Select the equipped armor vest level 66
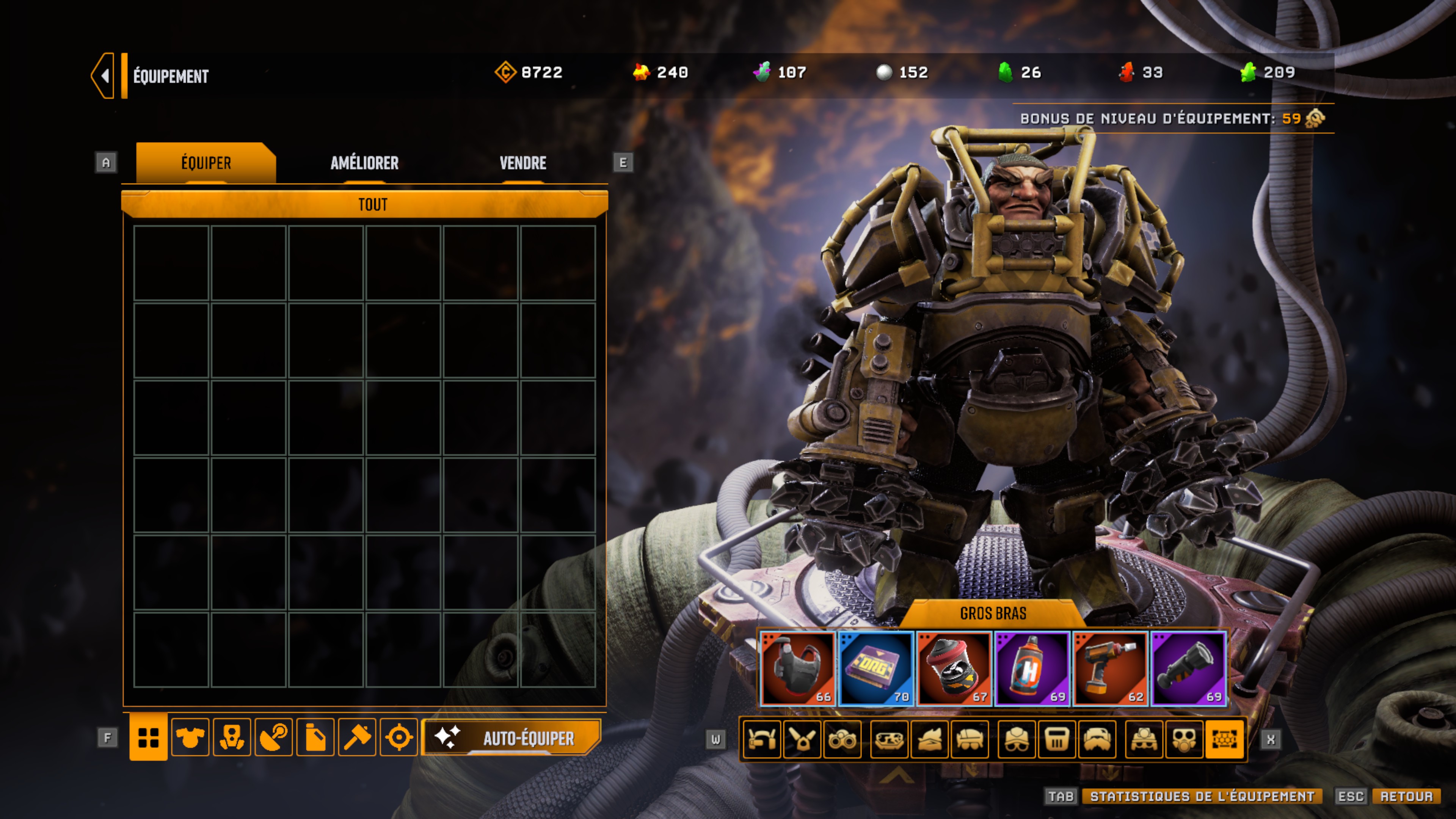Image resolution: width=1456 pixels, height=819 pixels. point(797,668)
